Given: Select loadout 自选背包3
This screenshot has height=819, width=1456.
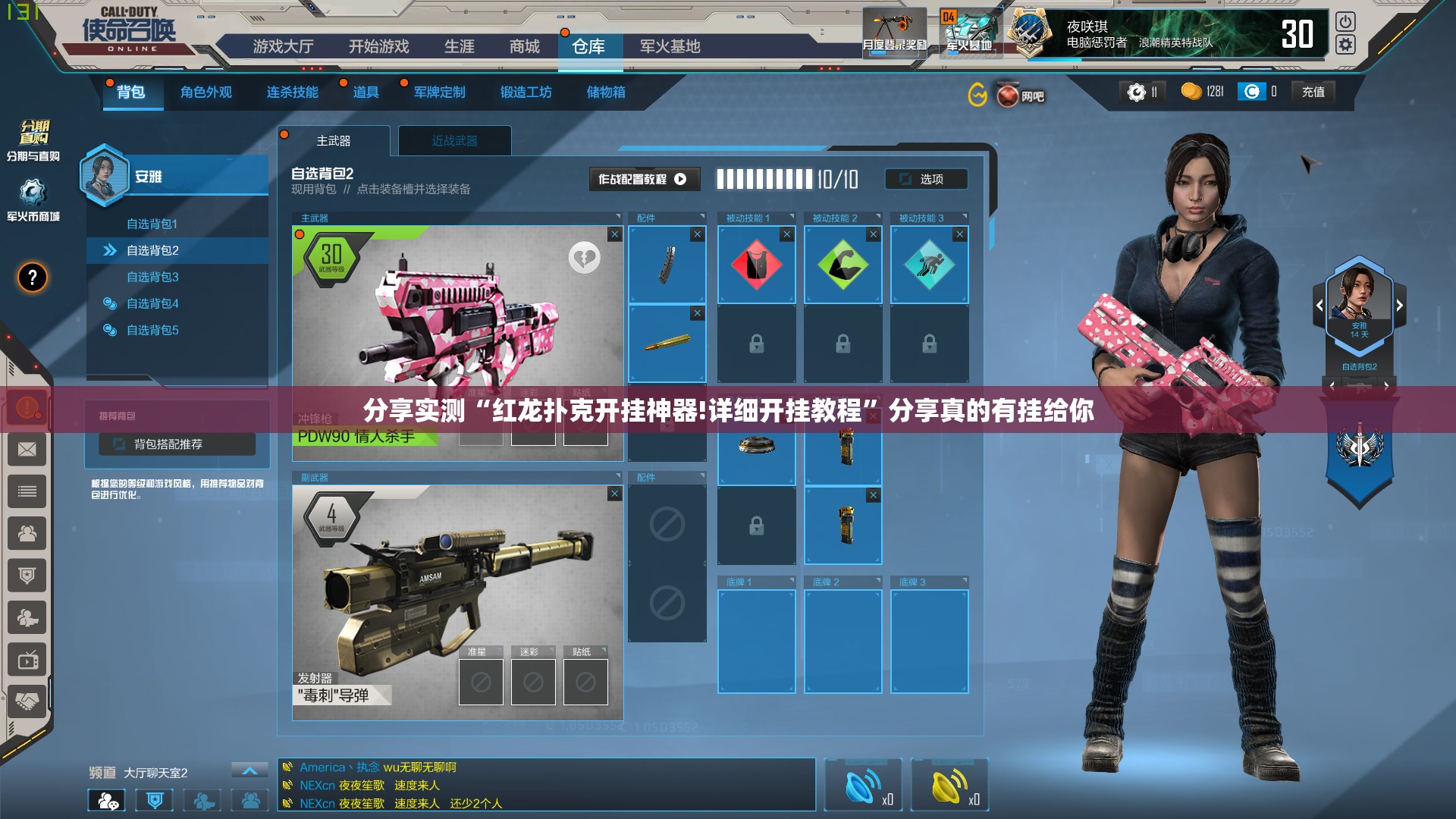Looking at the screenshot, I should pos(152,277).
